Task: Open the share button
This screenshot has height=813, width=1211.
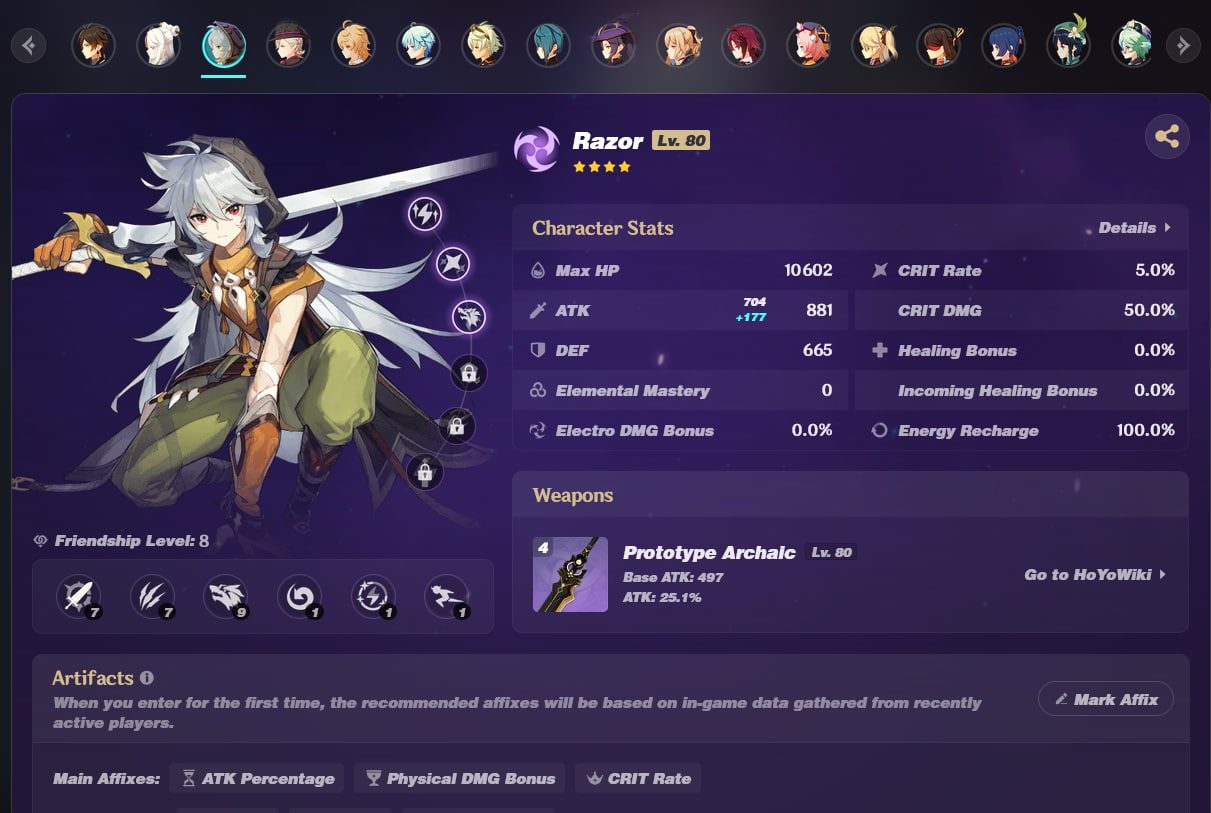Action: pyautogui.click(x=1167, y=136)
